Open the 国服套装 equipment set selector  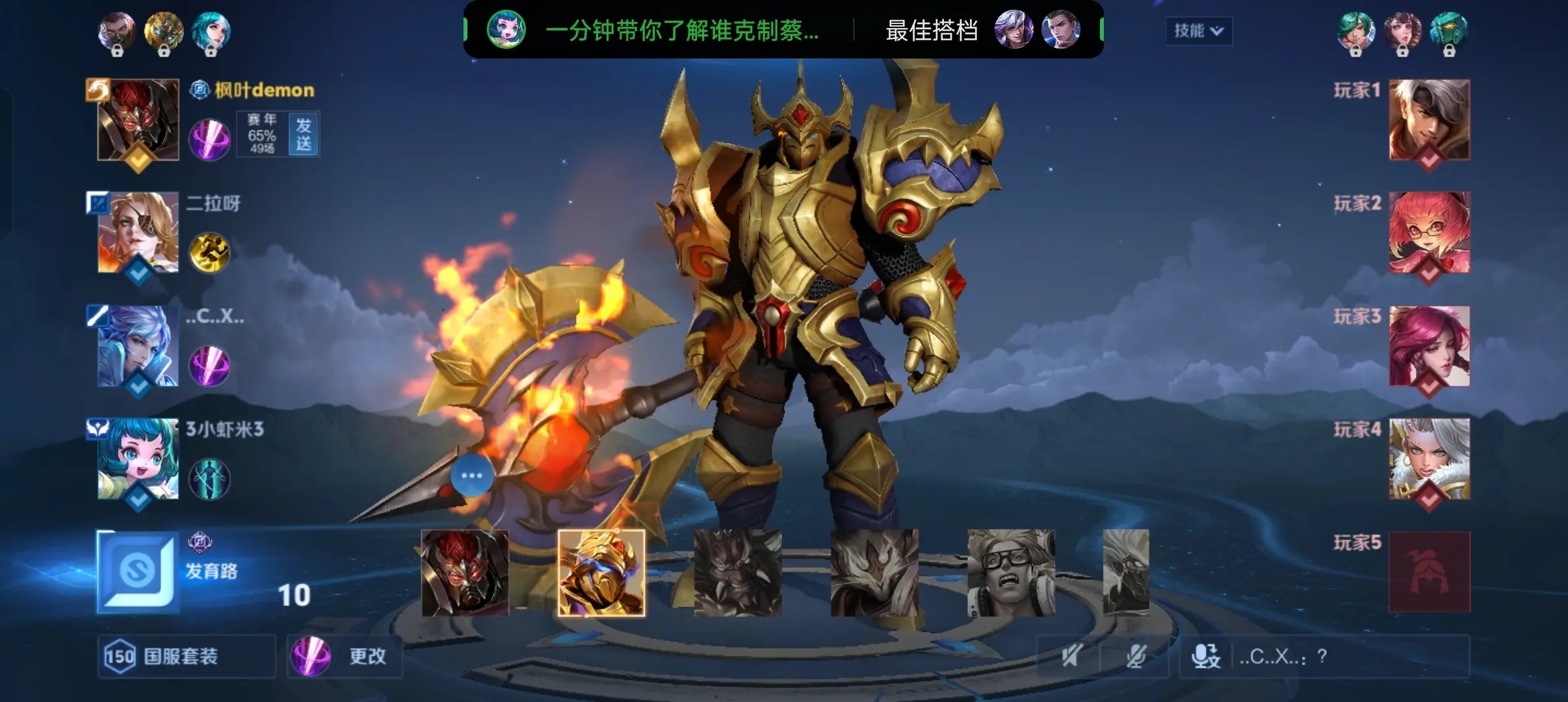[187, 656]
